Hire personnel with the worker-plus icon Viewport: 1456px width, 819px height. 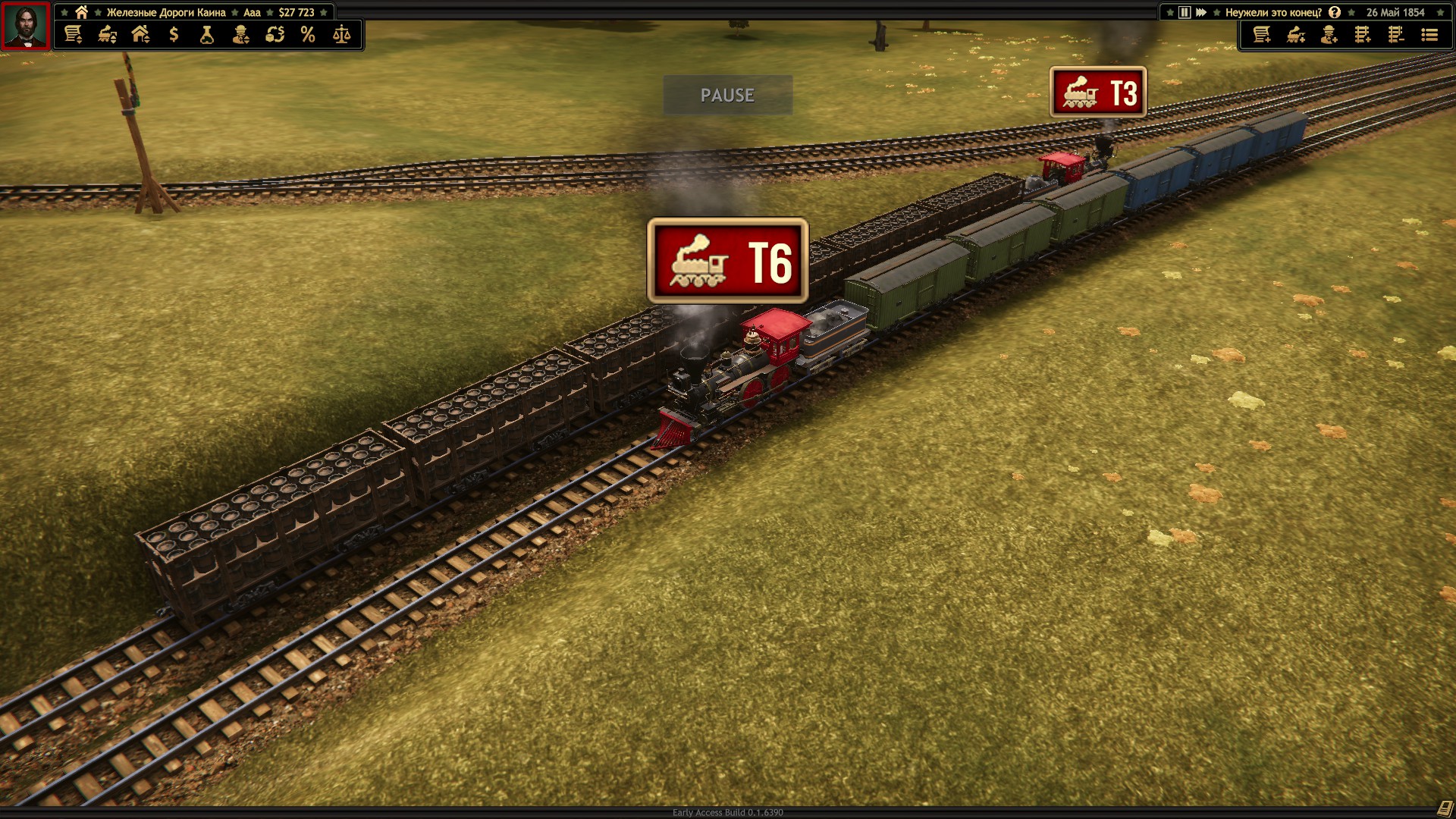coord(1329,35)
